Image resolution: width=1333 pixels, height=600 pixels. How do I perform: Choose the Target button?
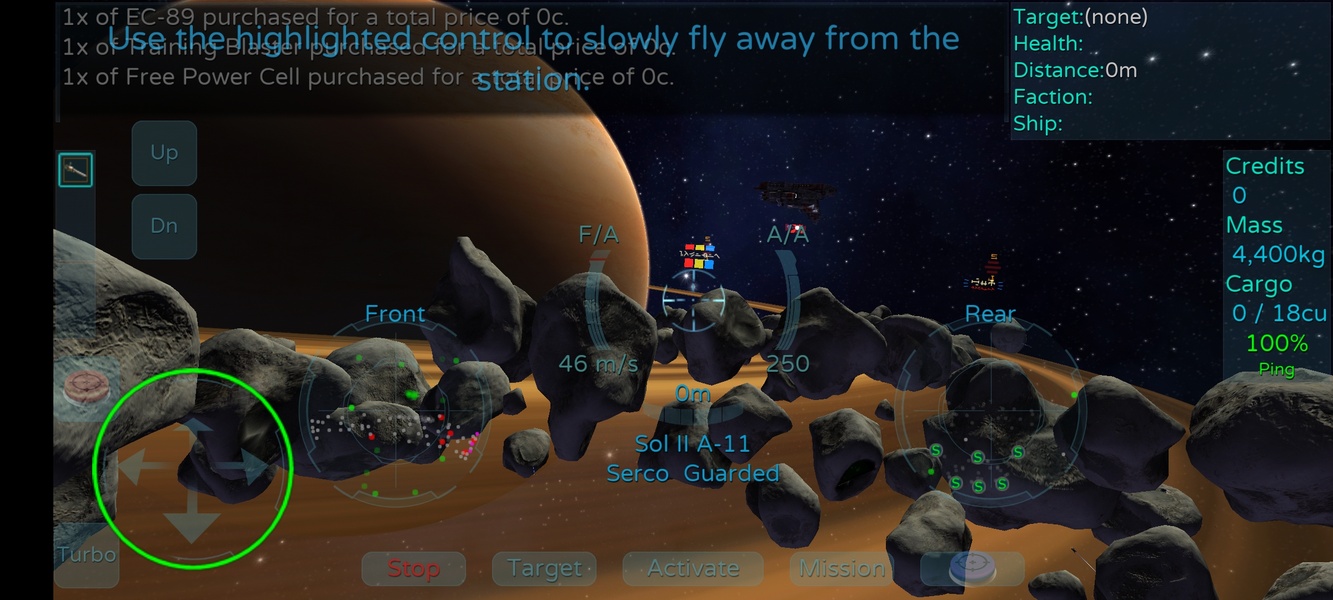(x=544, y=569)
